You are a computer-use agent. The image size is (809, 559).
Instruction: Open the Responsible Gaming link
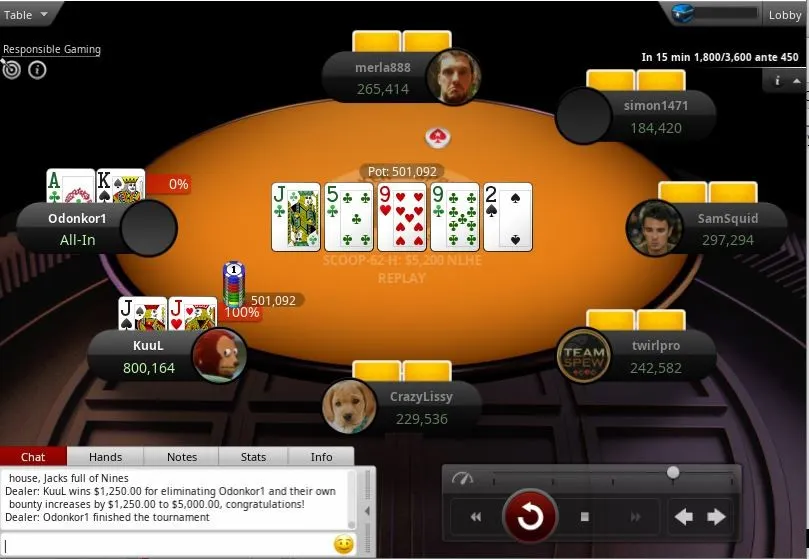(52, 49)
